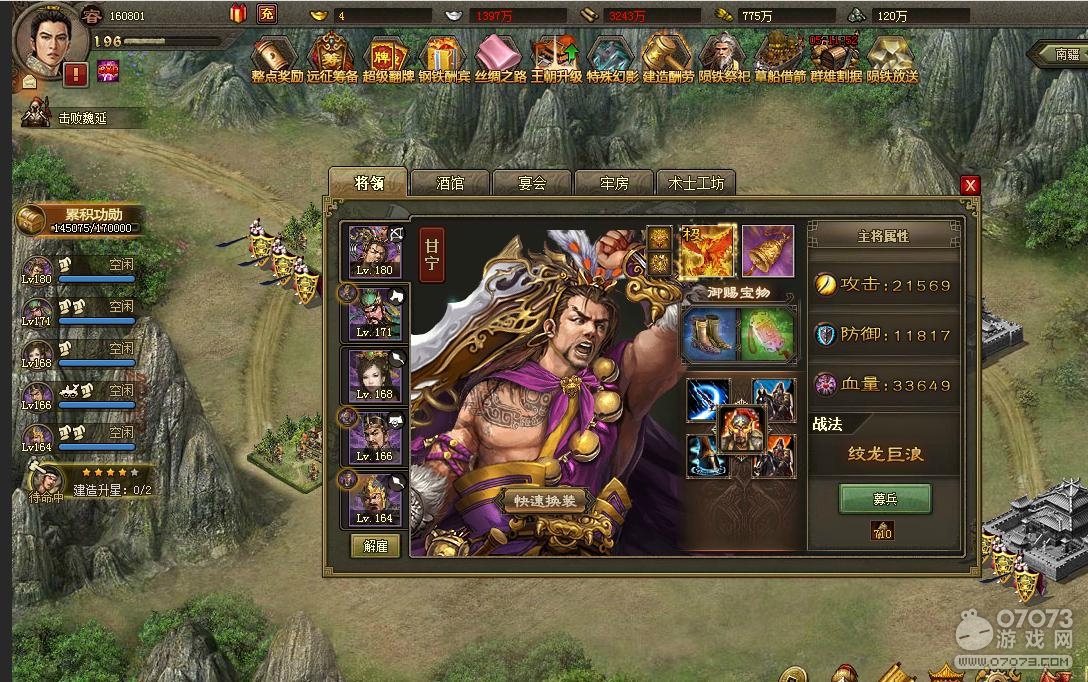
Task: Select the 牢房 tab
Action: point(613,183)
